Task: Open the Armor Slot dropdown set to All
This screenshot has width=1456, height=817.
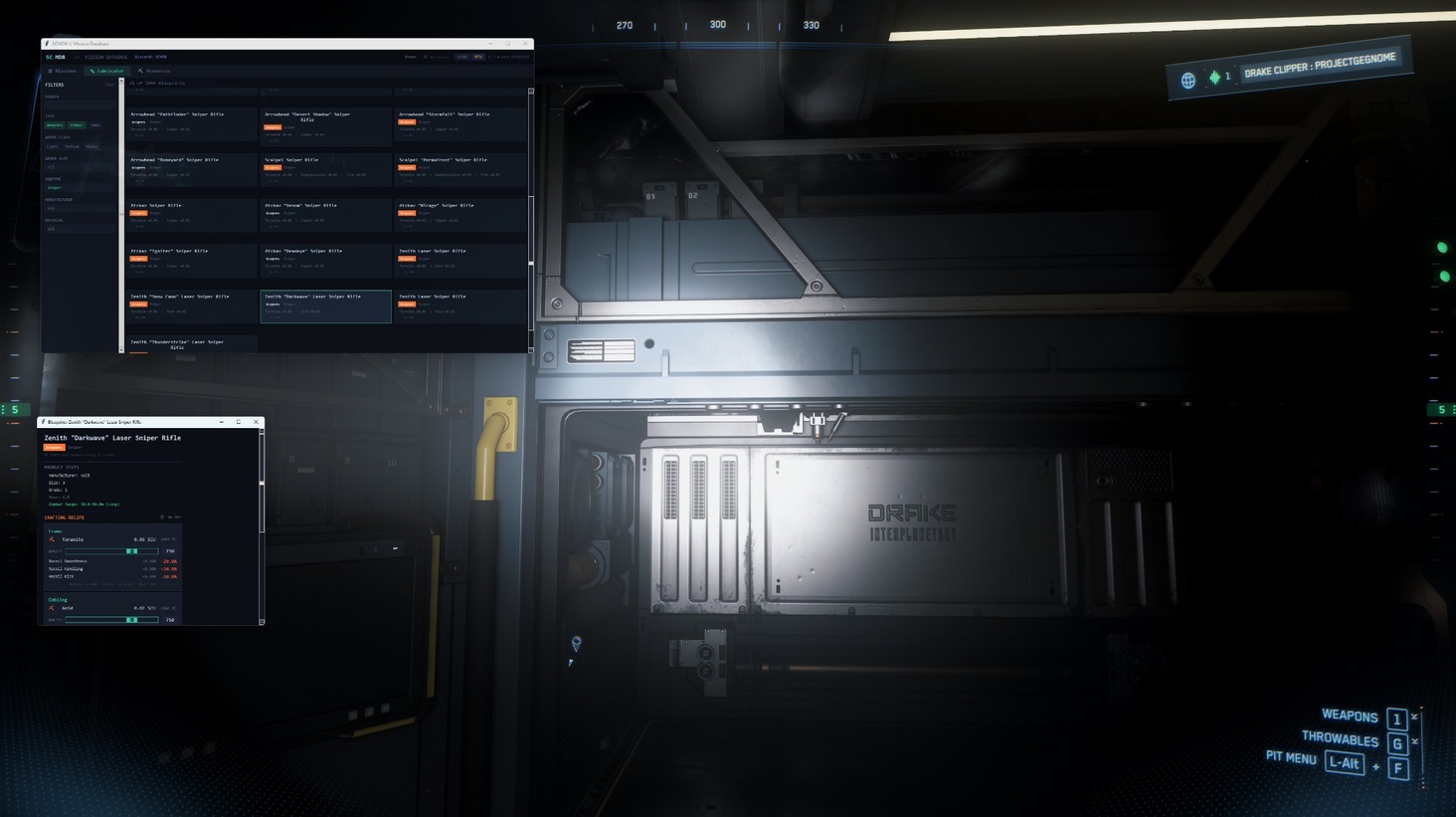Action: tap(80, 167)
